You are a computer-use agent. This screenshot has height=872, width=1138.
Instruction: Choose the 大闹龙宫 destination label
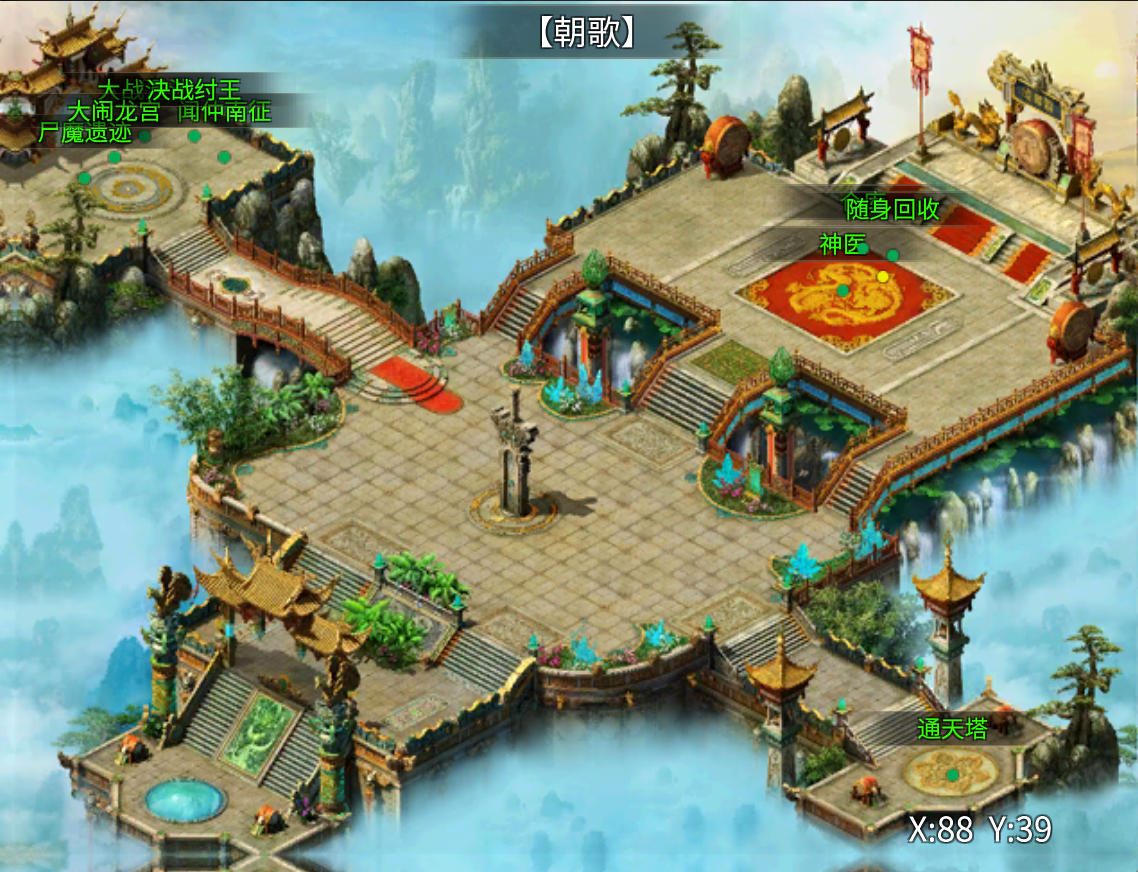pyautogui.click(x=113, y=111)
